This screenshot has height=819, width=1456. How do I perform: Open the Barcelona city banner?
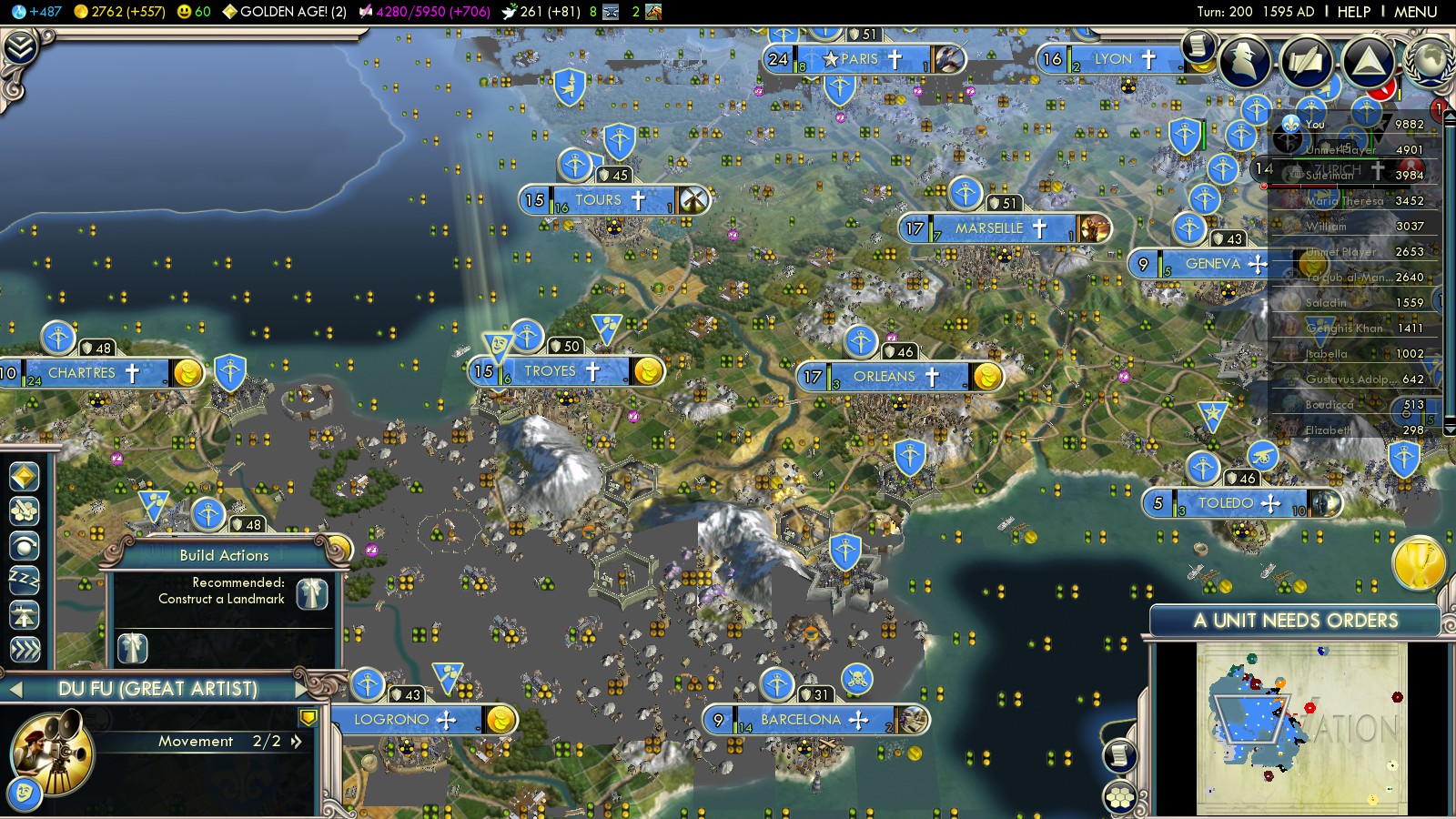coord(802,720)
